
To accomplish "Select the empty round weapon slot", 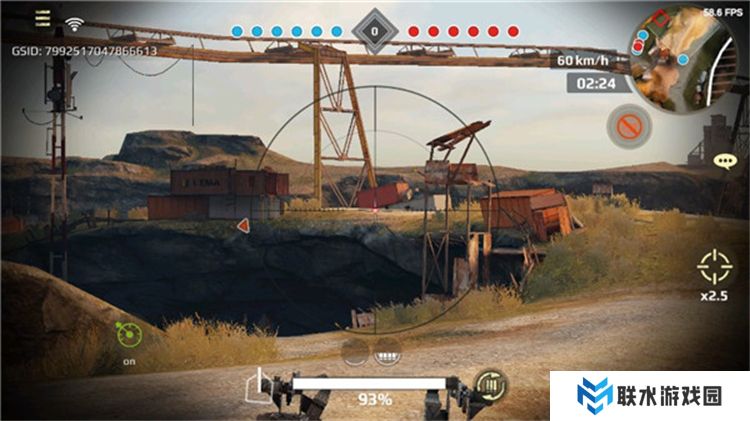I will click(x=354, y=352).
